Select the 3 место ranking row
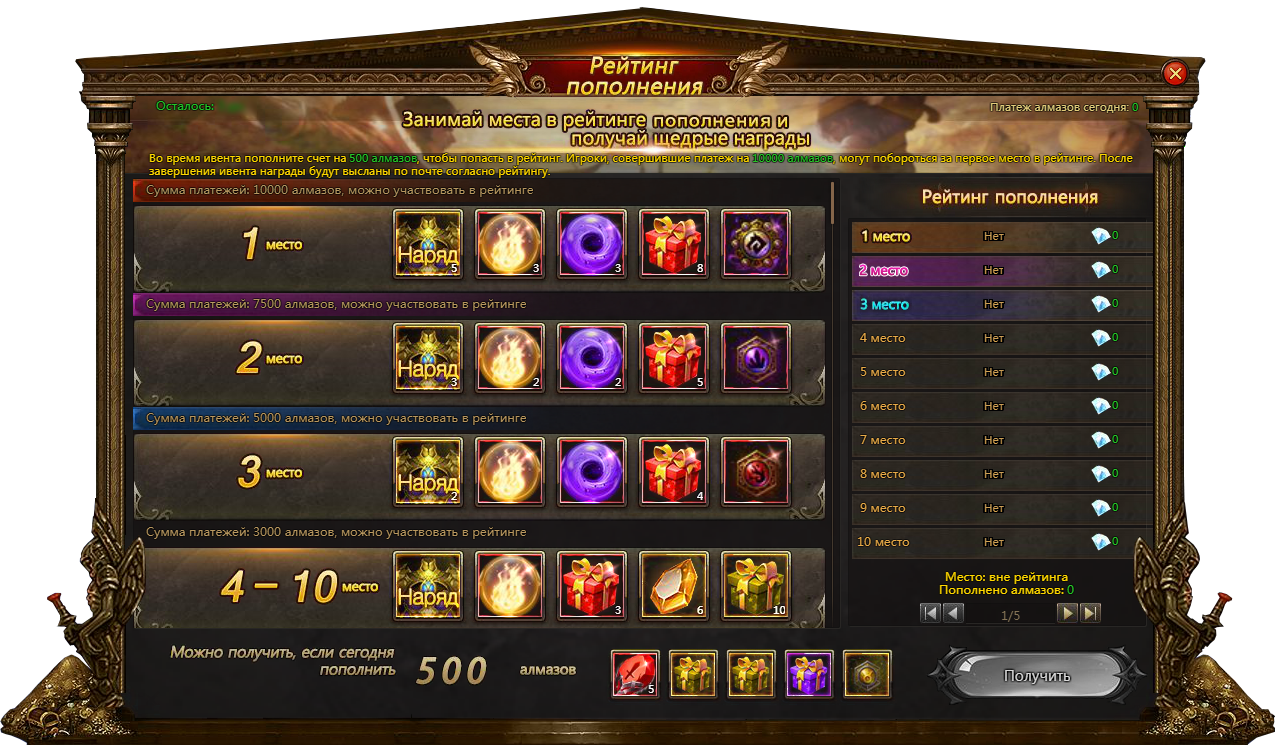Image resolution: width=1275 pixels, height=745 pixels. point(1000,304)
